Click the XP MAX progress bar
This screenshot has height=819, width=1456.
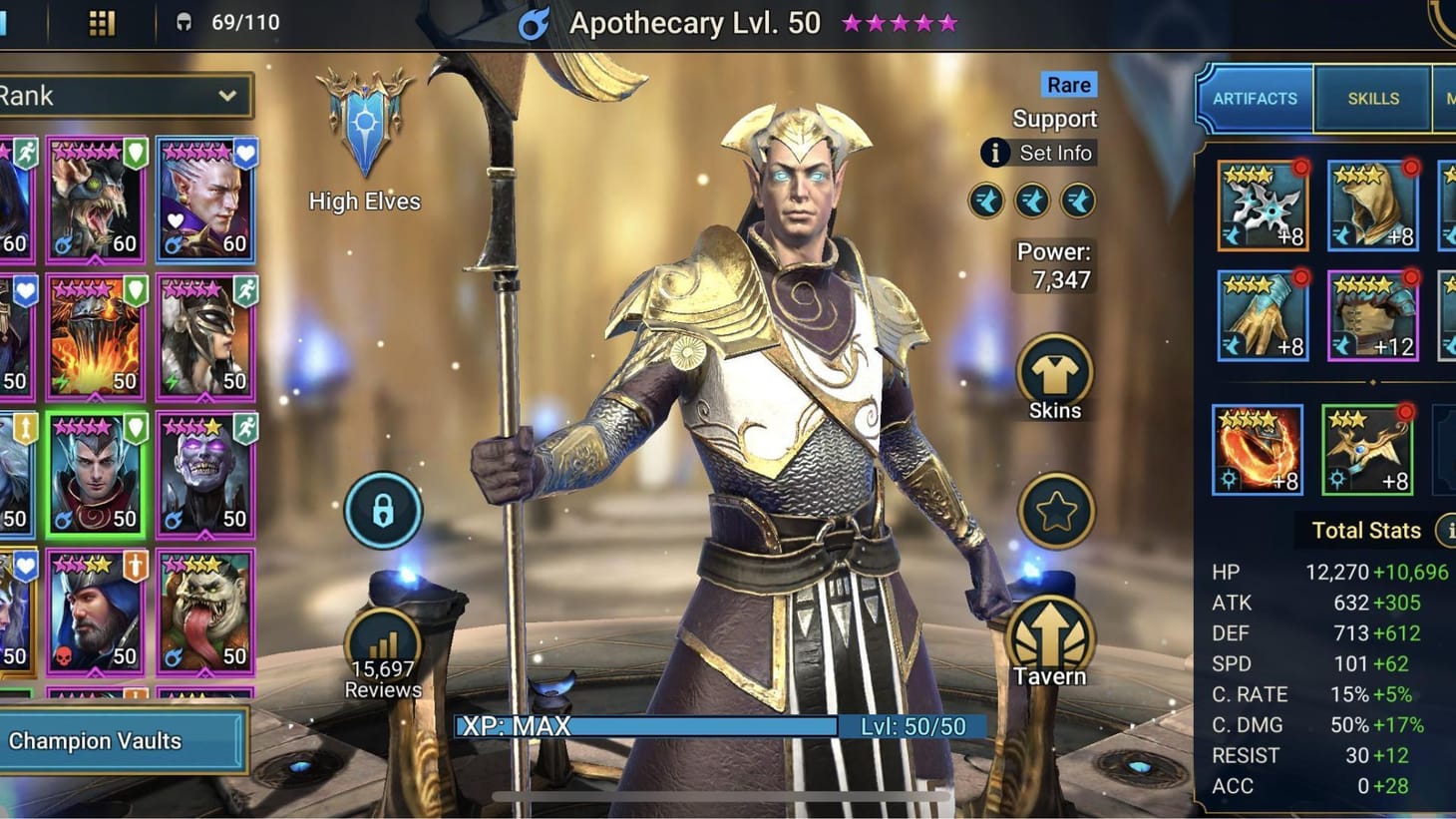tap(648, 726)
